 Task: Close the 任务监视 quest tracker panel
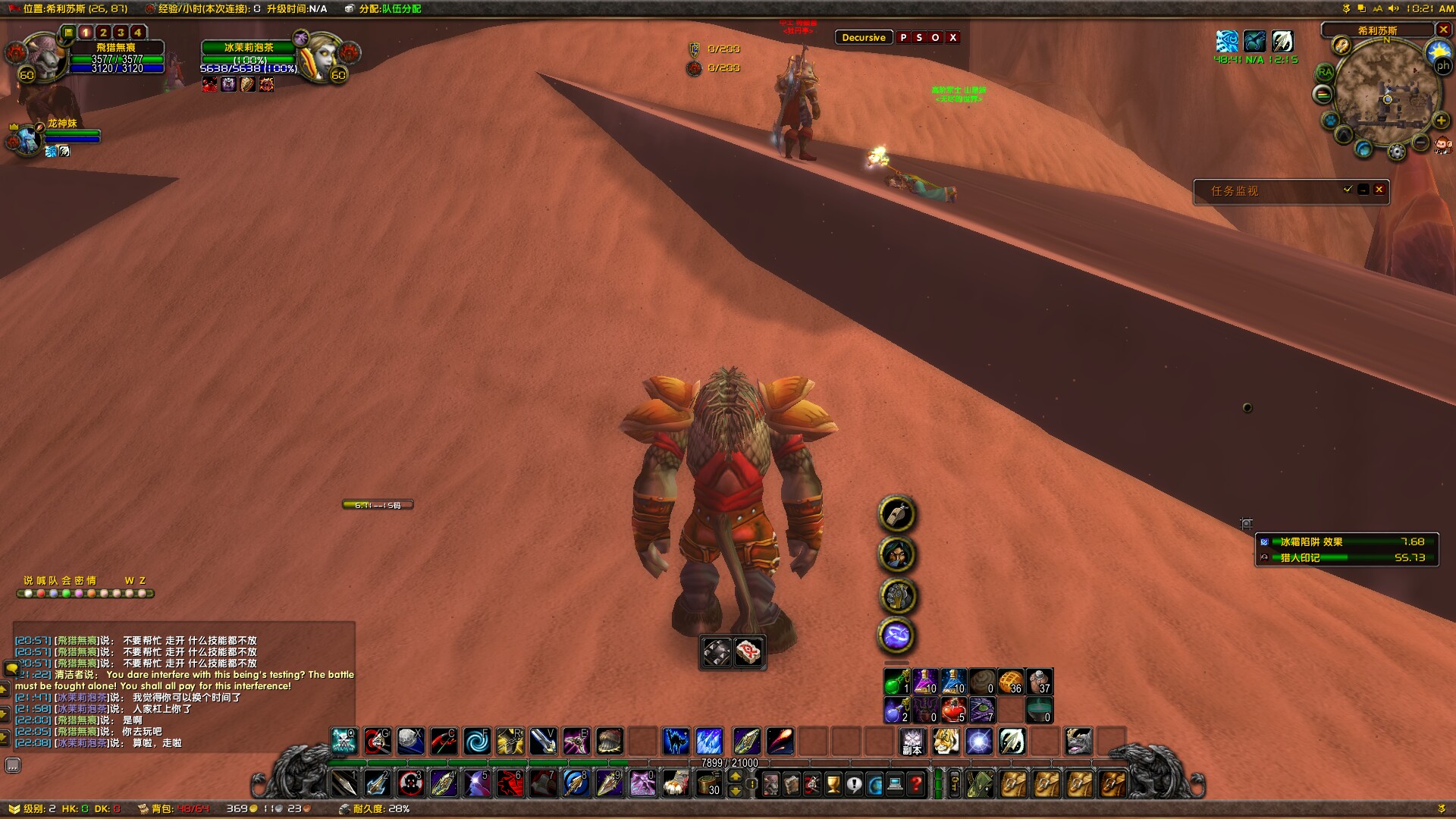click(x=1379, y=190)
